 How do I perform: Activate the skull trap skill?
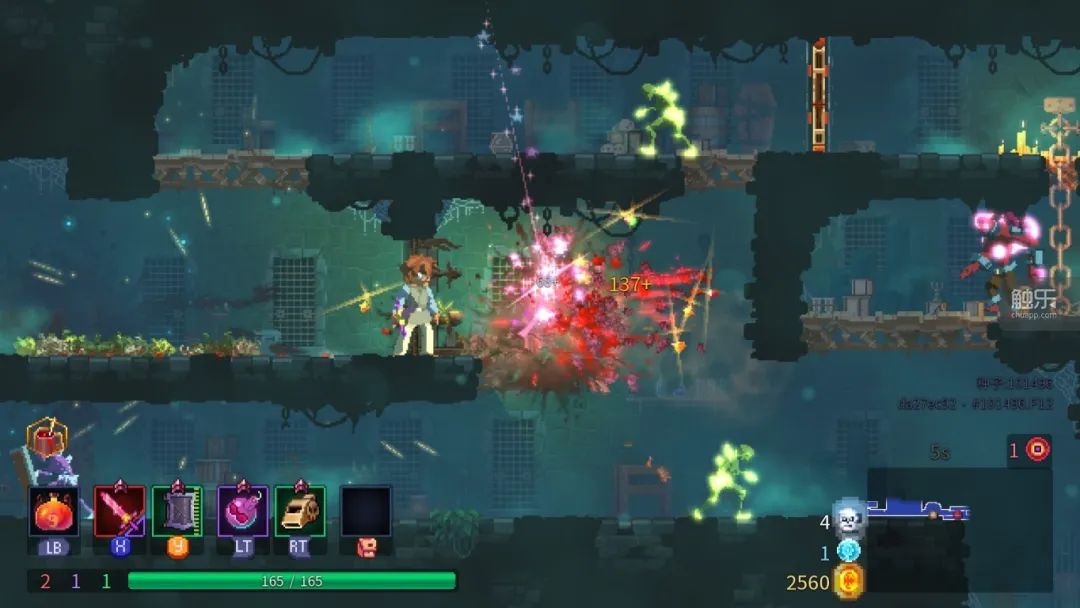[300, 512]
